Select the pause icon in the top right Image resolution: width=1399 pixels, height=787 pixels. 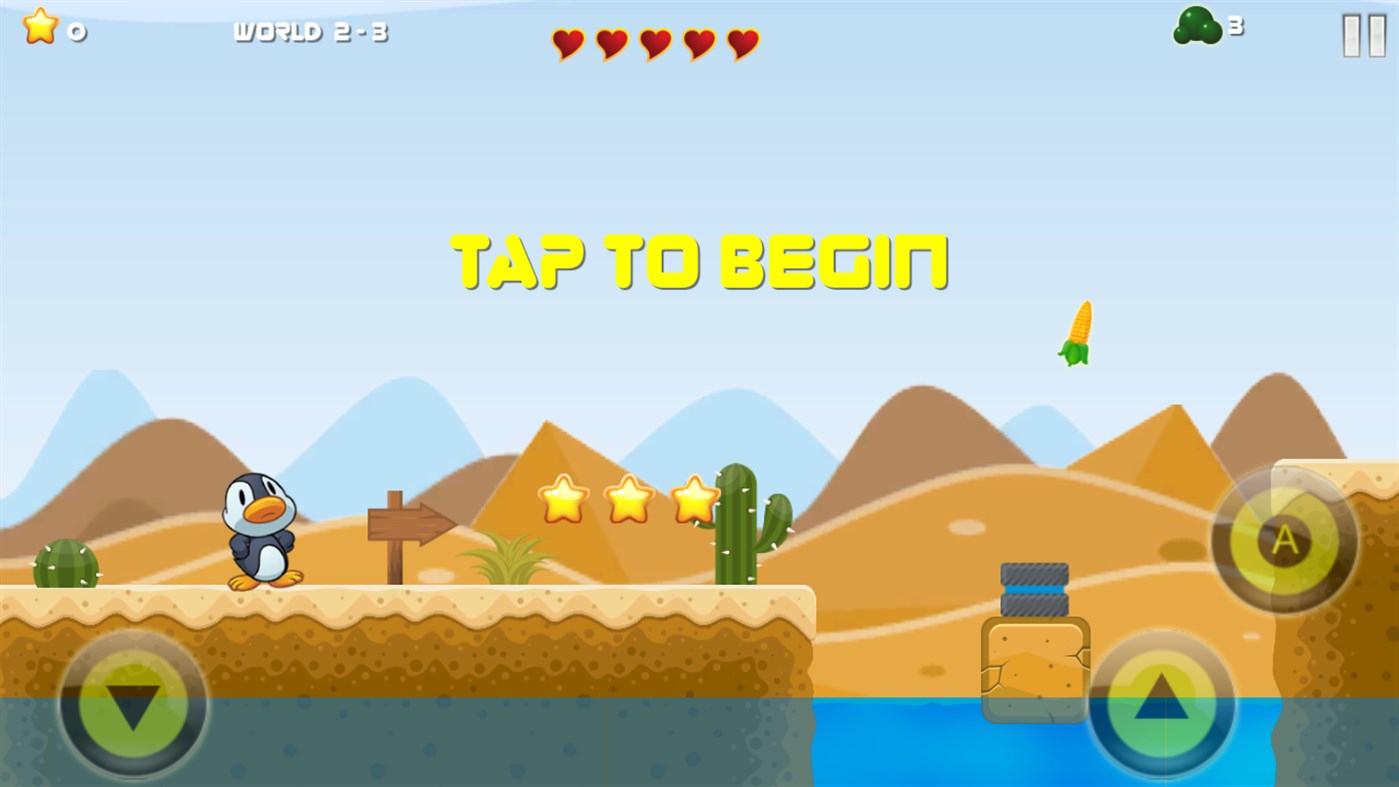[x=1362, y=36]
